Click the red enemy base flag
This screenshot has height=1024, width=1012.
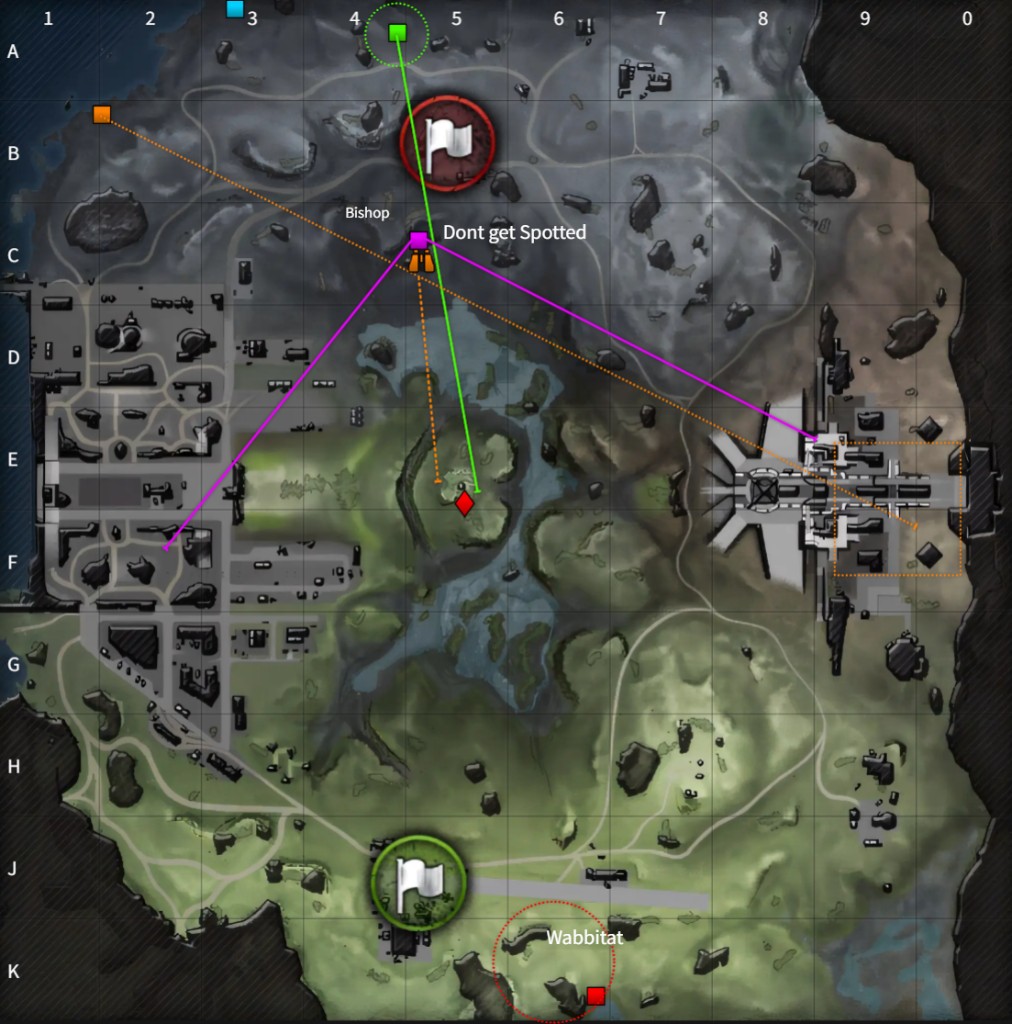coord(446,144)
